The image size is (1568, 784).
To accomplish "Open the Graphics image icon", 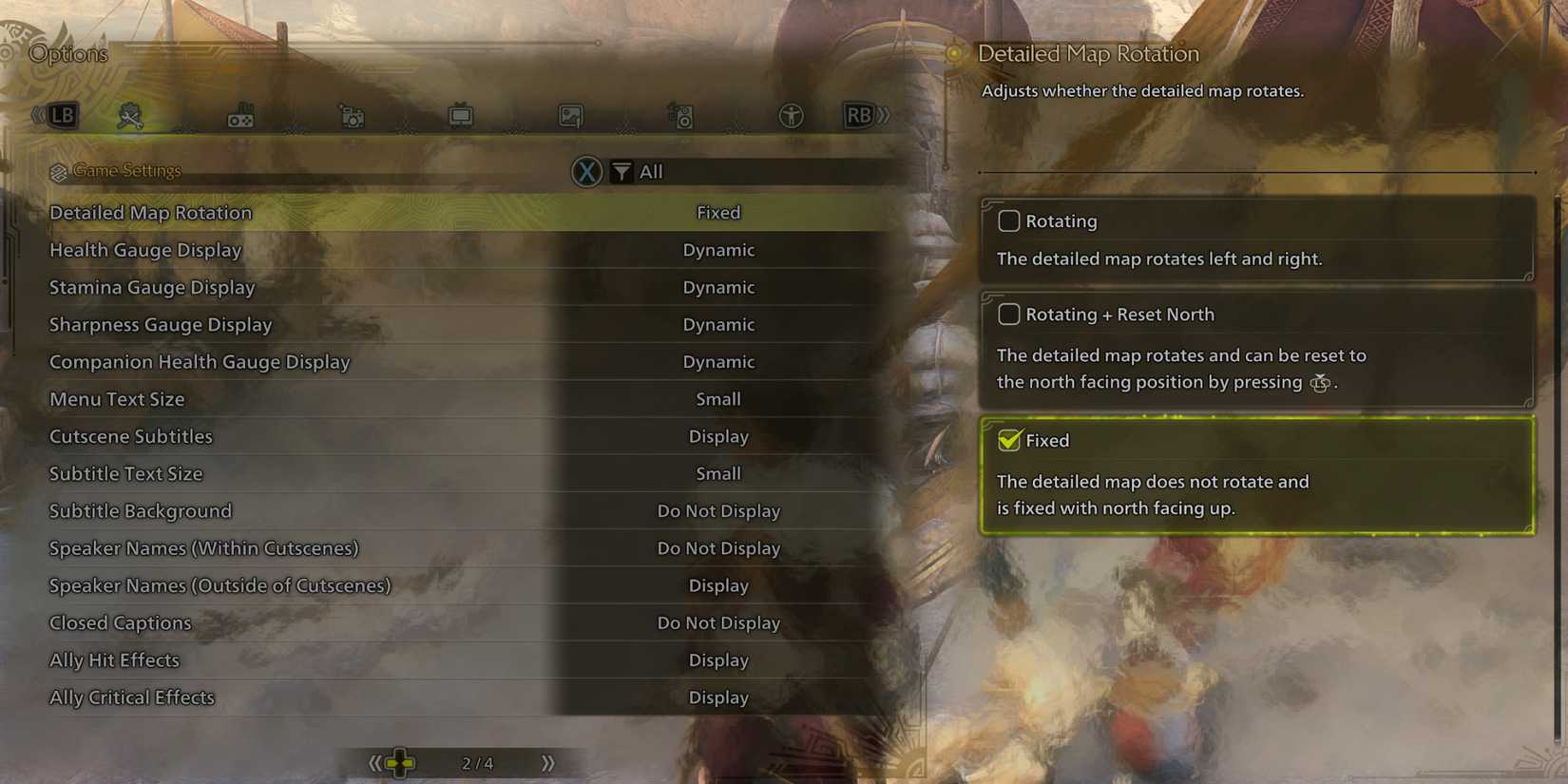I will pyautogui.click(x=570, y=114).
